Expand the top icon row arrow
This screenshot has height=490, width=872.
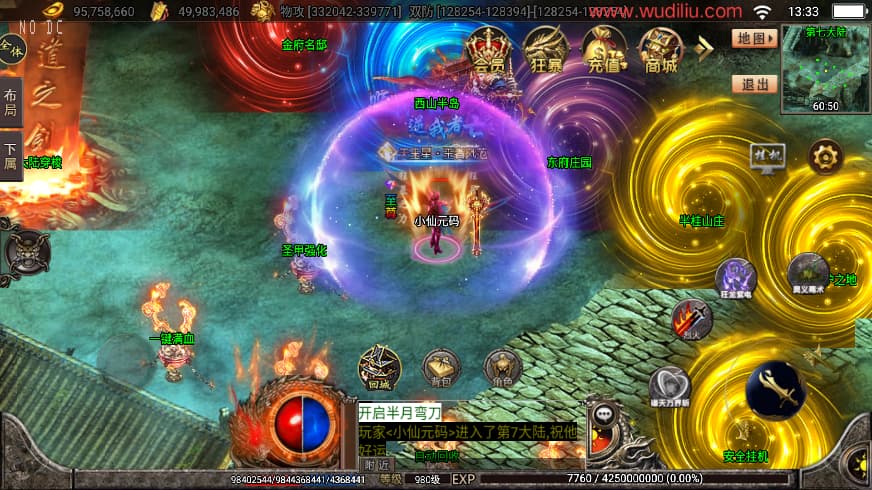pos(706,46)
